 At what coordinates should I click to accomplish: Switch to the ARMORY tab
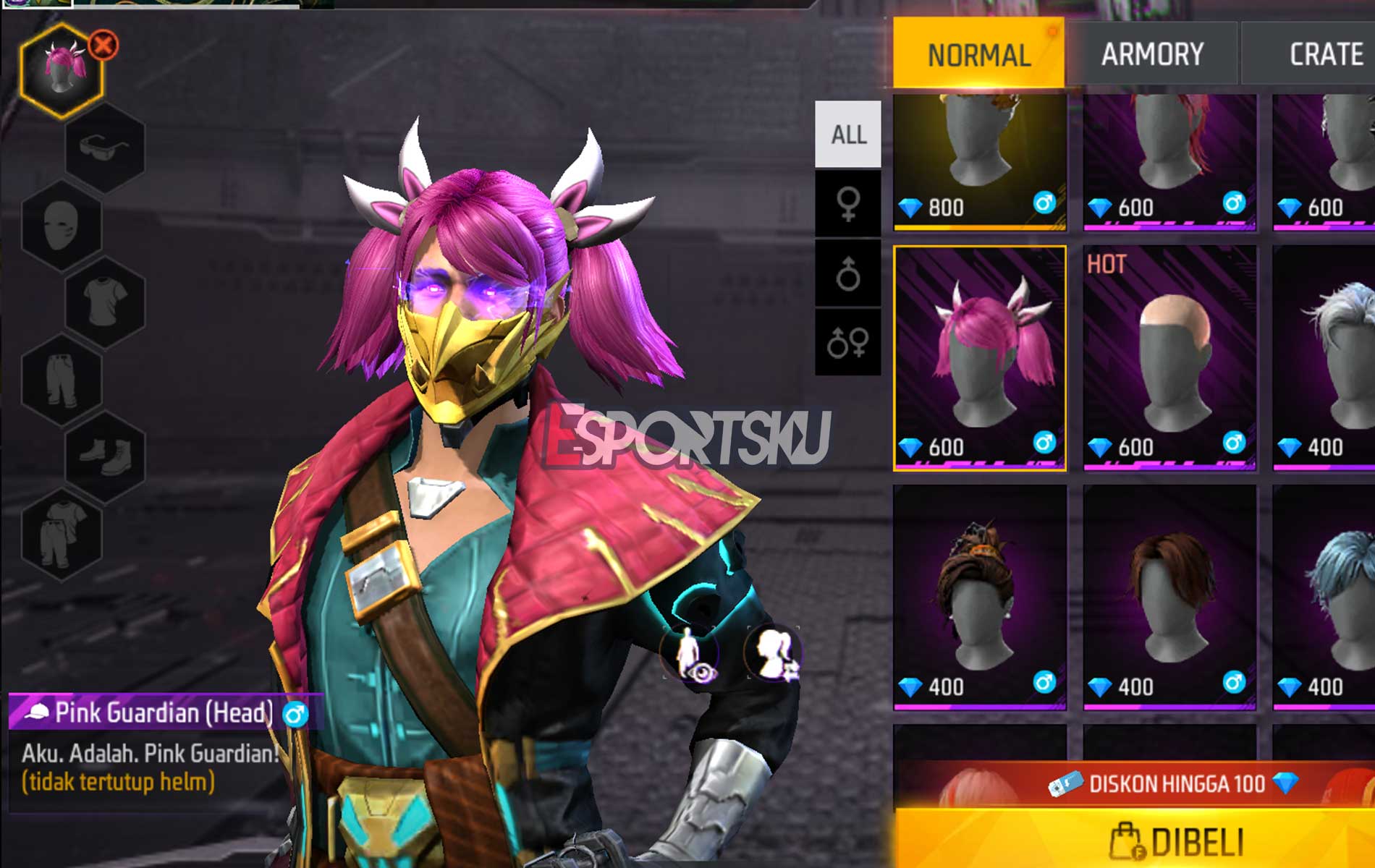coord(1151,52)
